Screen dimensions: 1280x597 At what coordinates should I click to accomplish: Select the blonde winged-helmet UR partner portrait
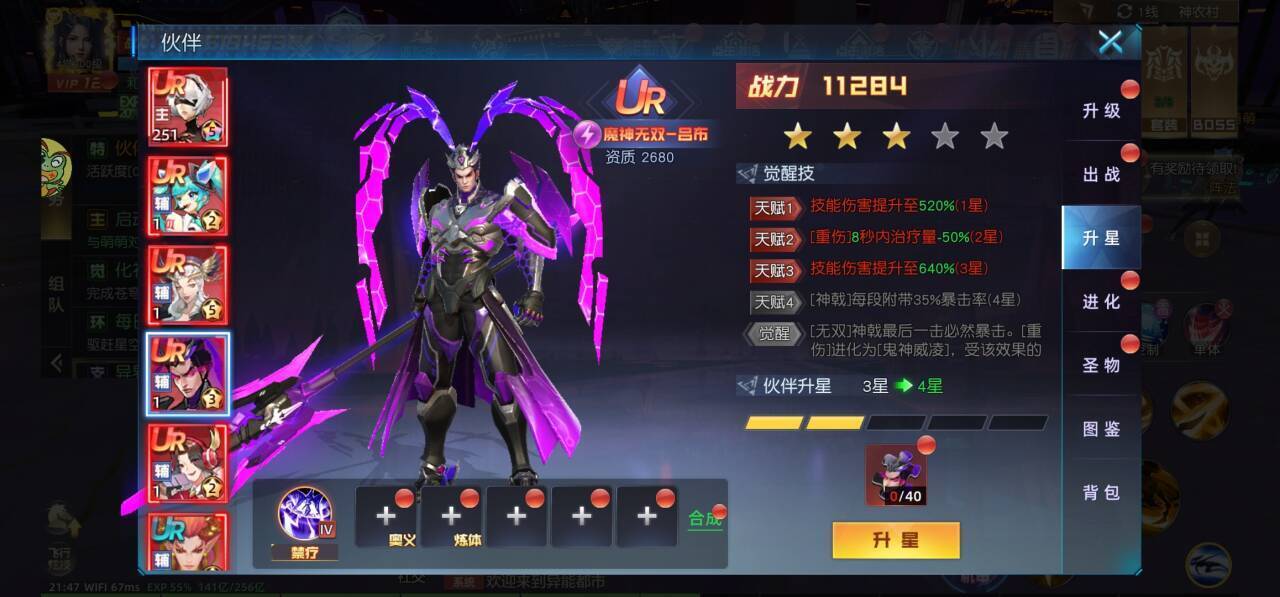tap(188, 285)
